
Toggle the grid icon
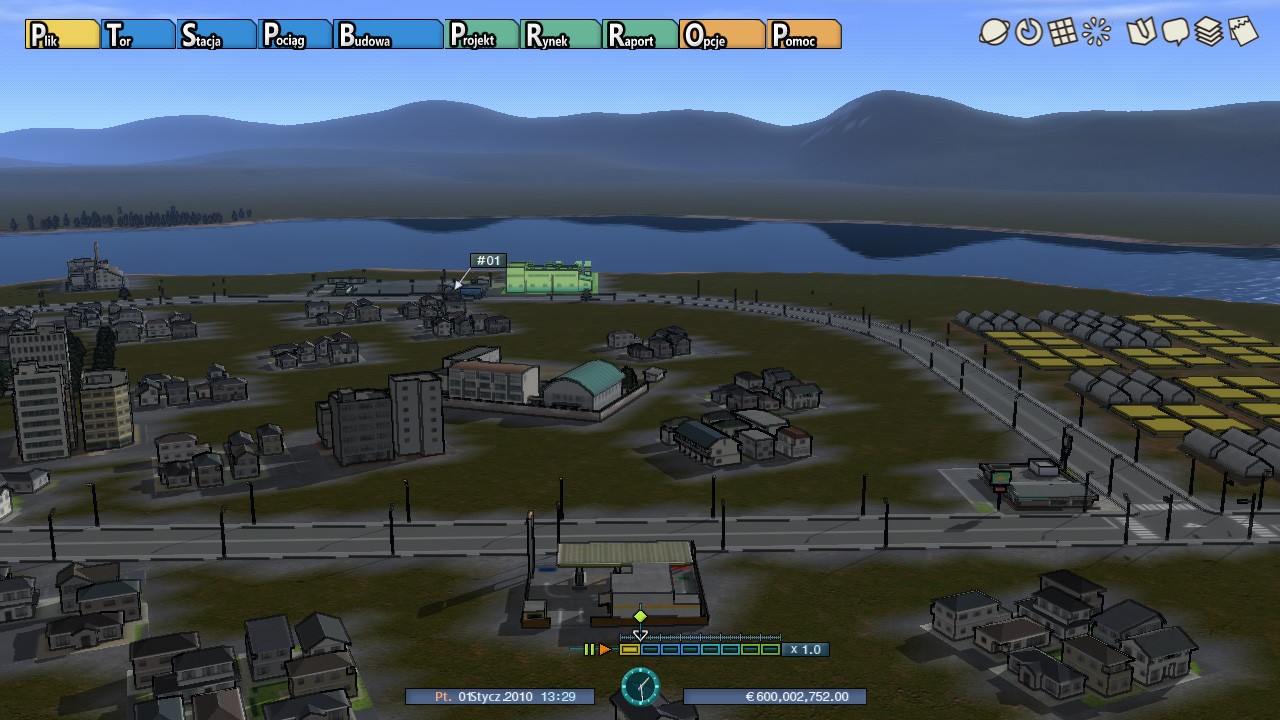[x=1062, y=32]
